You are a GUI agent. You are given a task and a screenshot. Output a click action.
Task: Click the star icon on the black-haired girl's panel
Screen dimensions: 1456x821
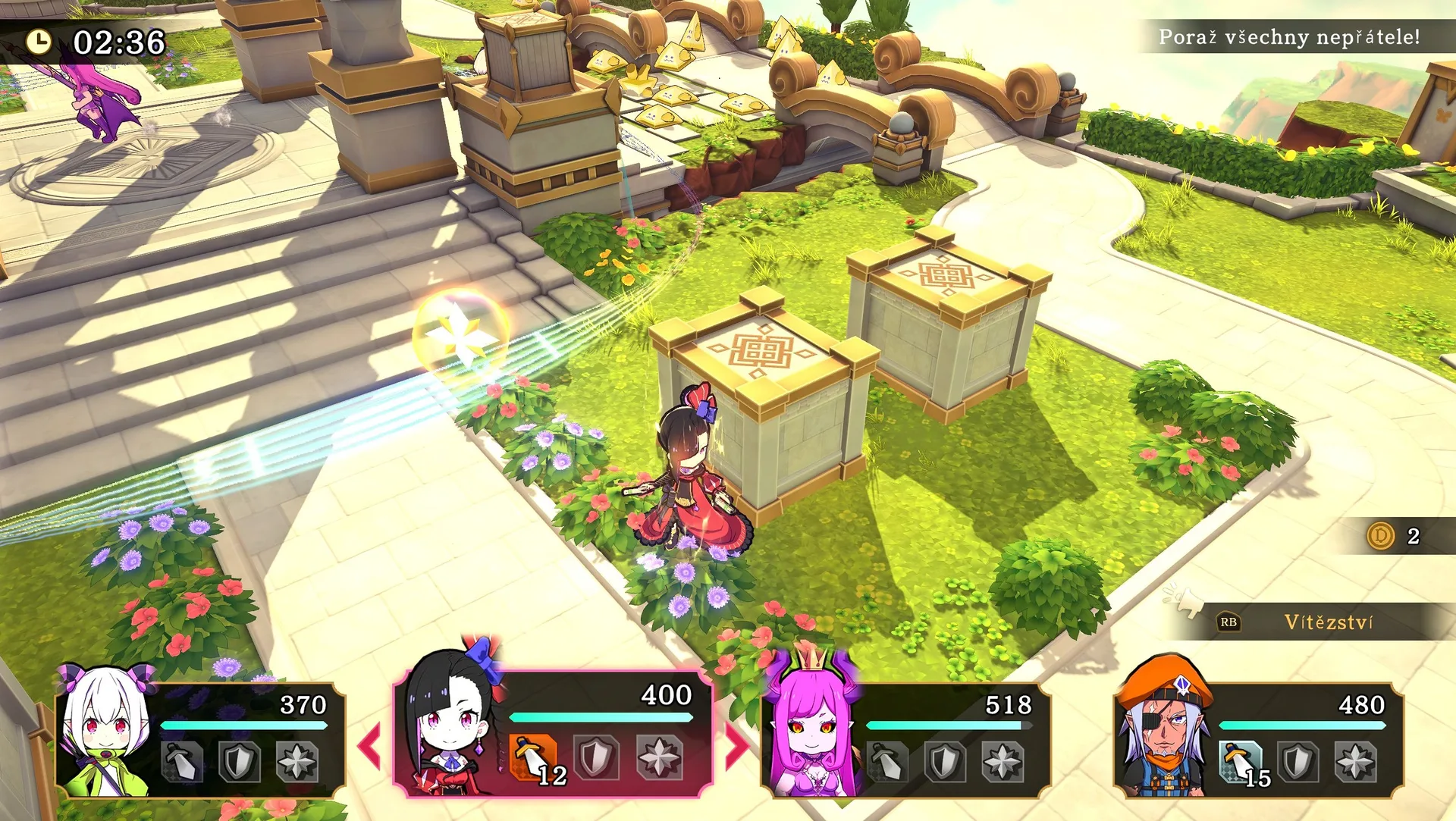[658, 757]
